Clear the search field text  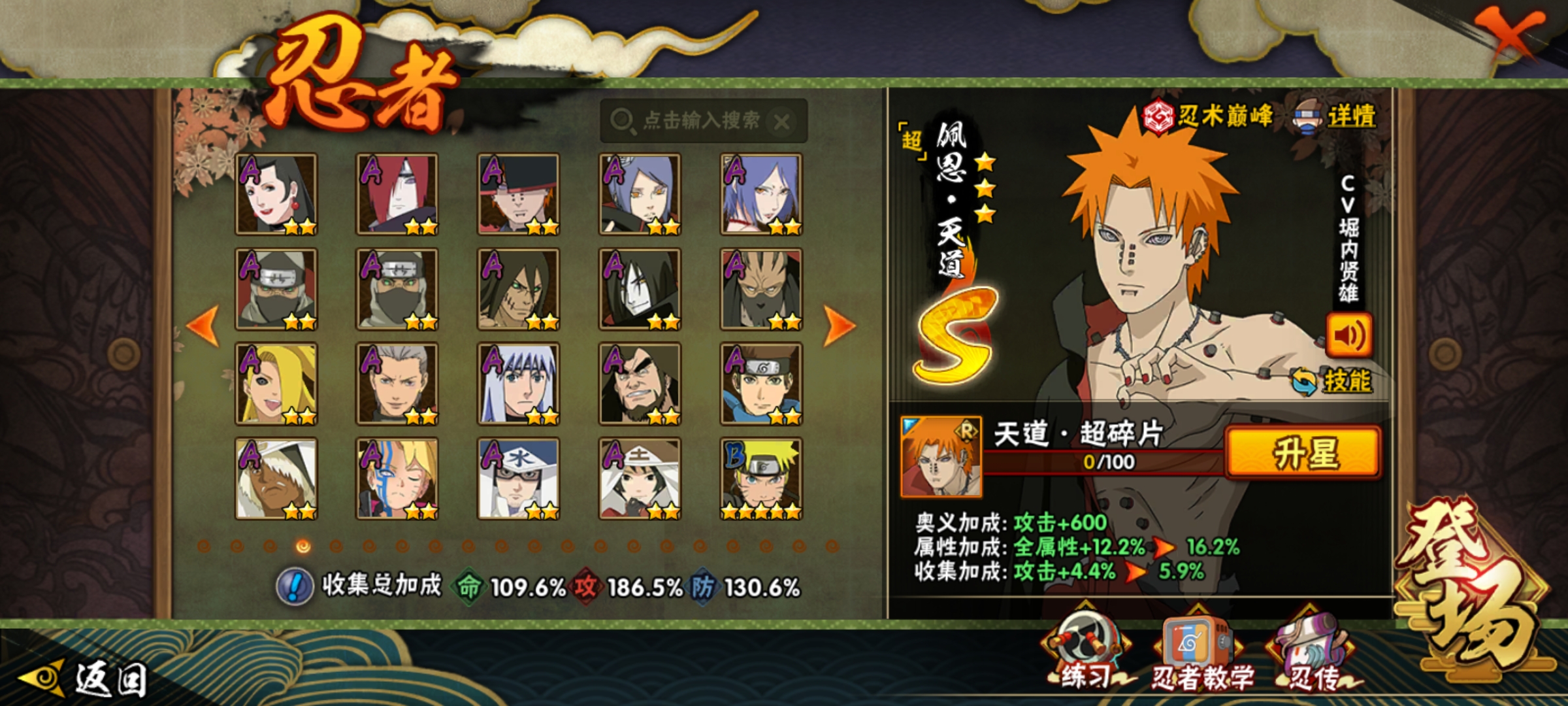pos(781,122)
